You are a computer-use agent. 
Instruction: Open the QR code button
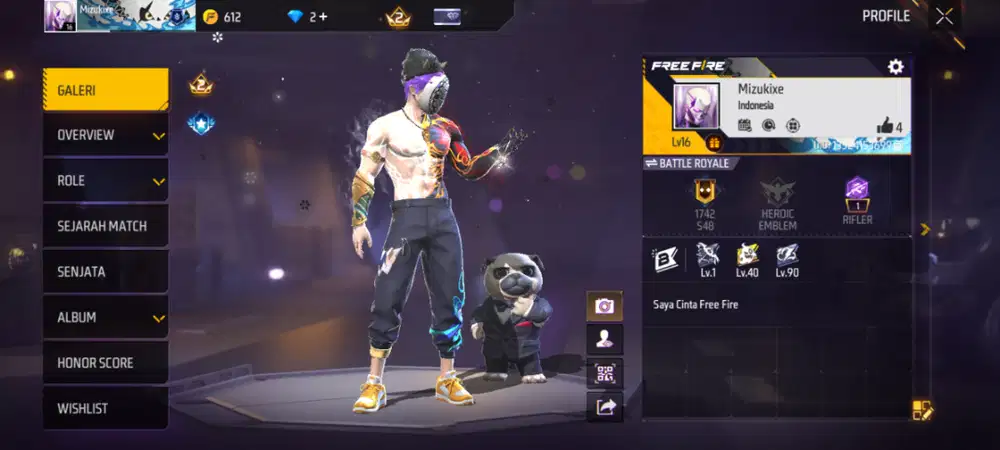pyautogui.click(x=604, y=373)
